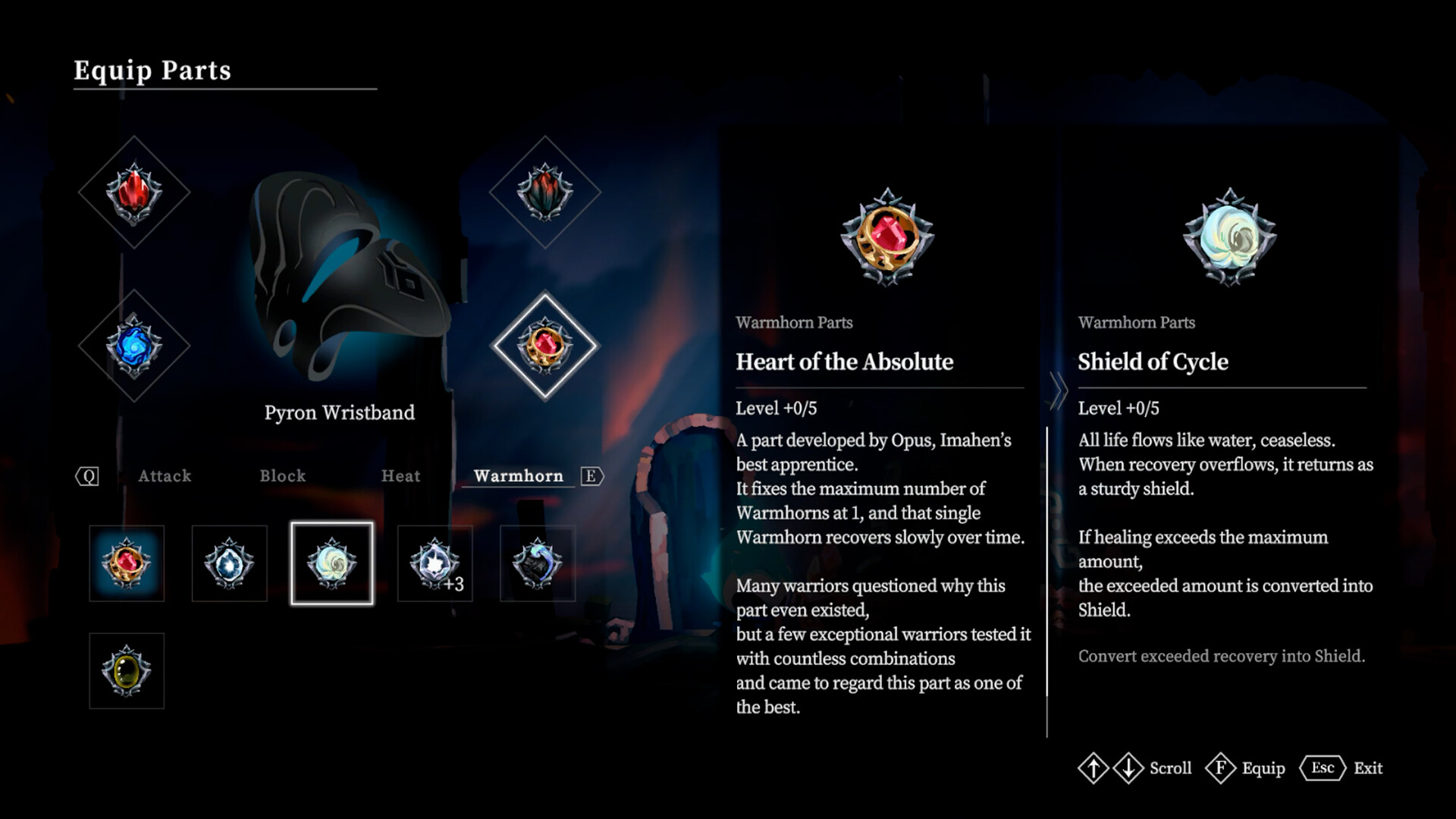Select the dark crescent part
The image size is (1456, 819).
tap(538, 563)
